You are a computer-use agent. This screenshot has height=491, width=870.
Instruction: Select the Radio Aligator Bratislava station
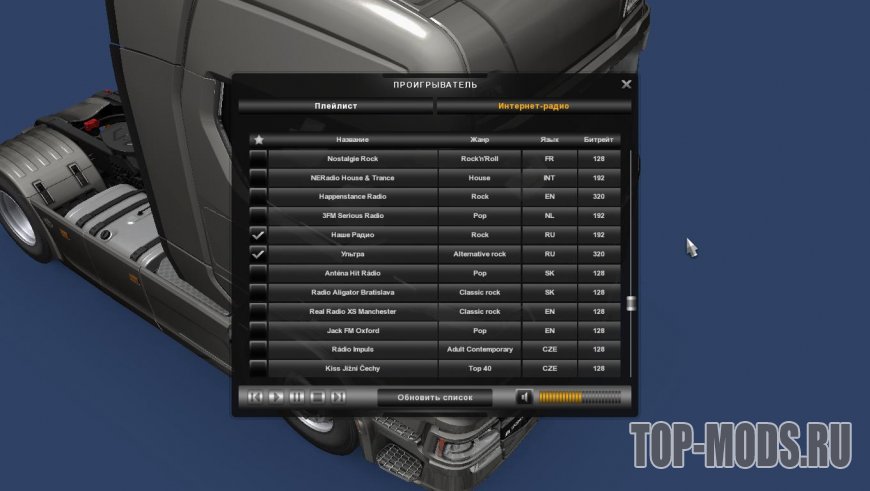[x=352, y=292]
